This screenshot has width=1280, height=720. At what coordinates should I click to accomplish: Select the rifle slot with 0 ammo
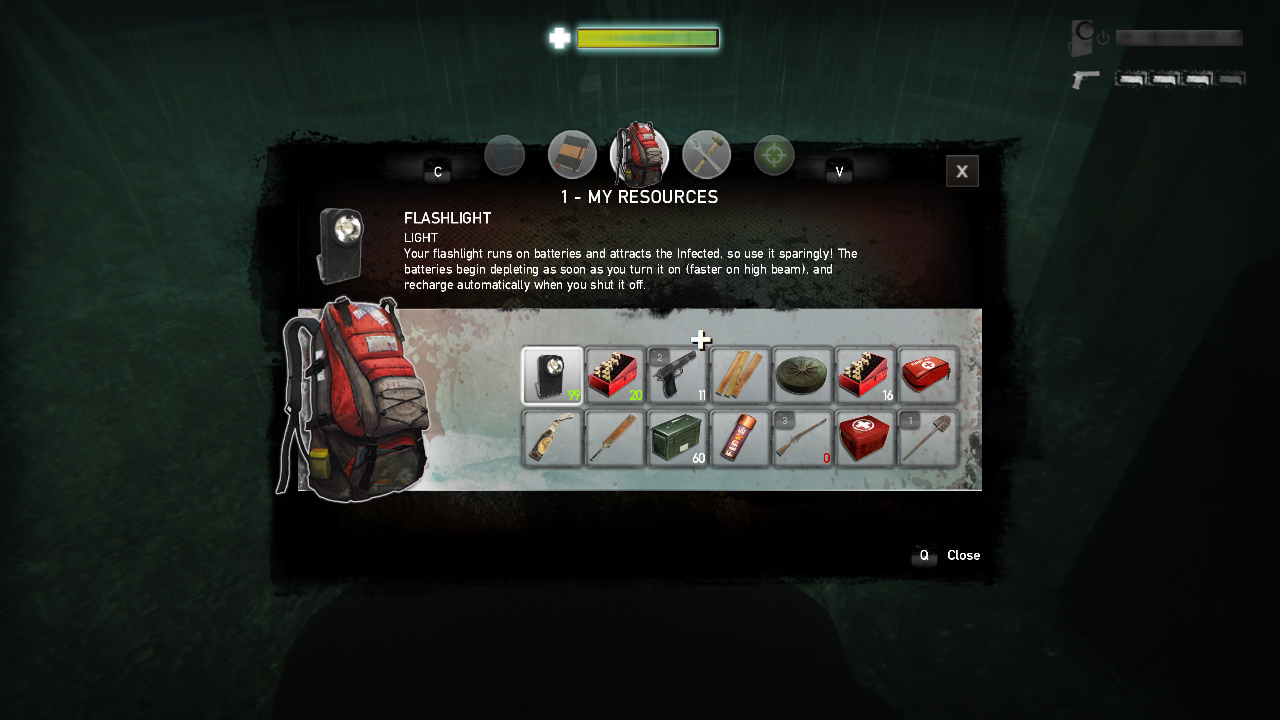tap(802, 438)
